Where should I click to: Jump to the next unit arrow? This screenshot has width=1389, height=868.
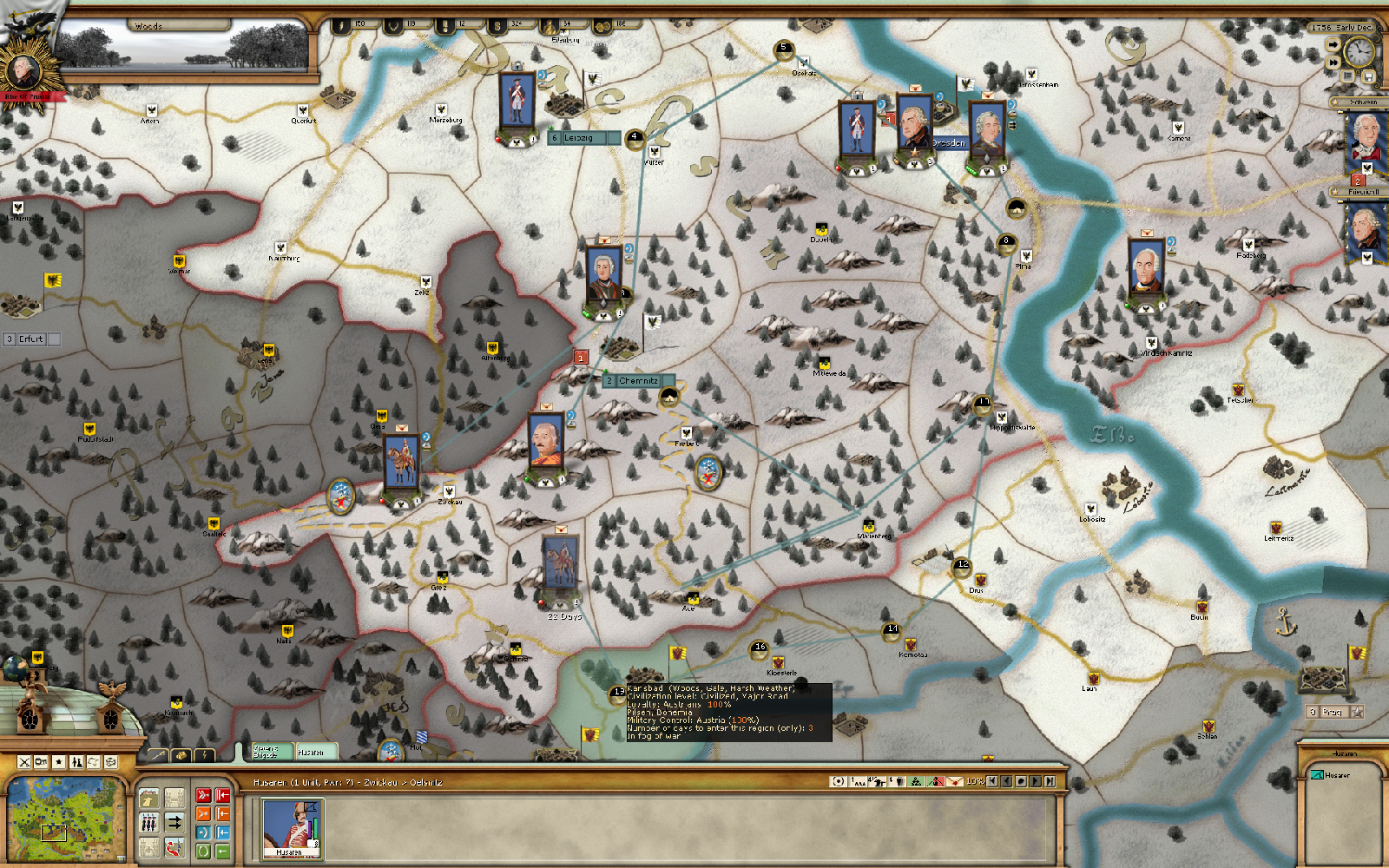(x=1036, y=781)
